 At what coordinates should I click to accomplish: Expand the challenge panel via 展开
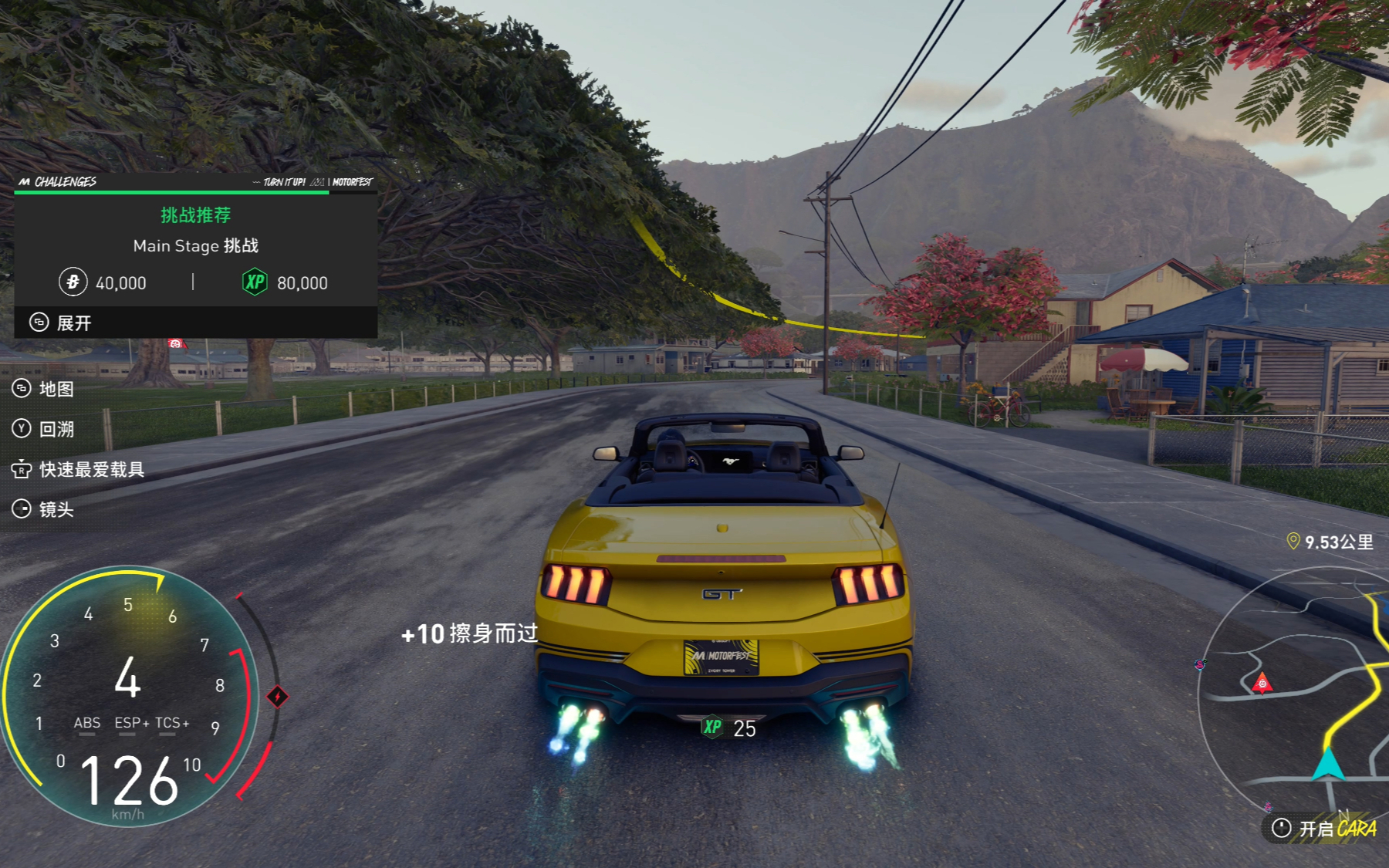click(61, 323)
